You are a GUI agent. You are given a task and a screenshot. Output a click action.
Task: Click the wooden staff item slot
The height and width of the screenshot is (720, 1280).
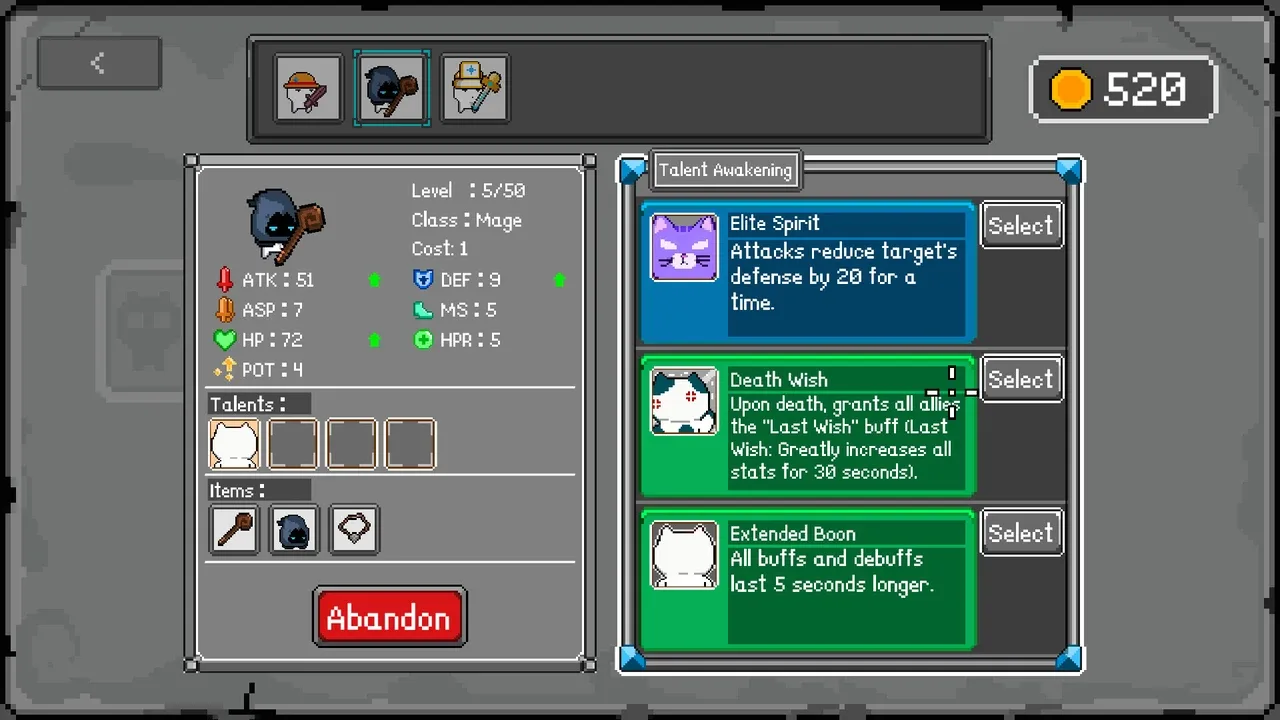(x=234, y=530)
